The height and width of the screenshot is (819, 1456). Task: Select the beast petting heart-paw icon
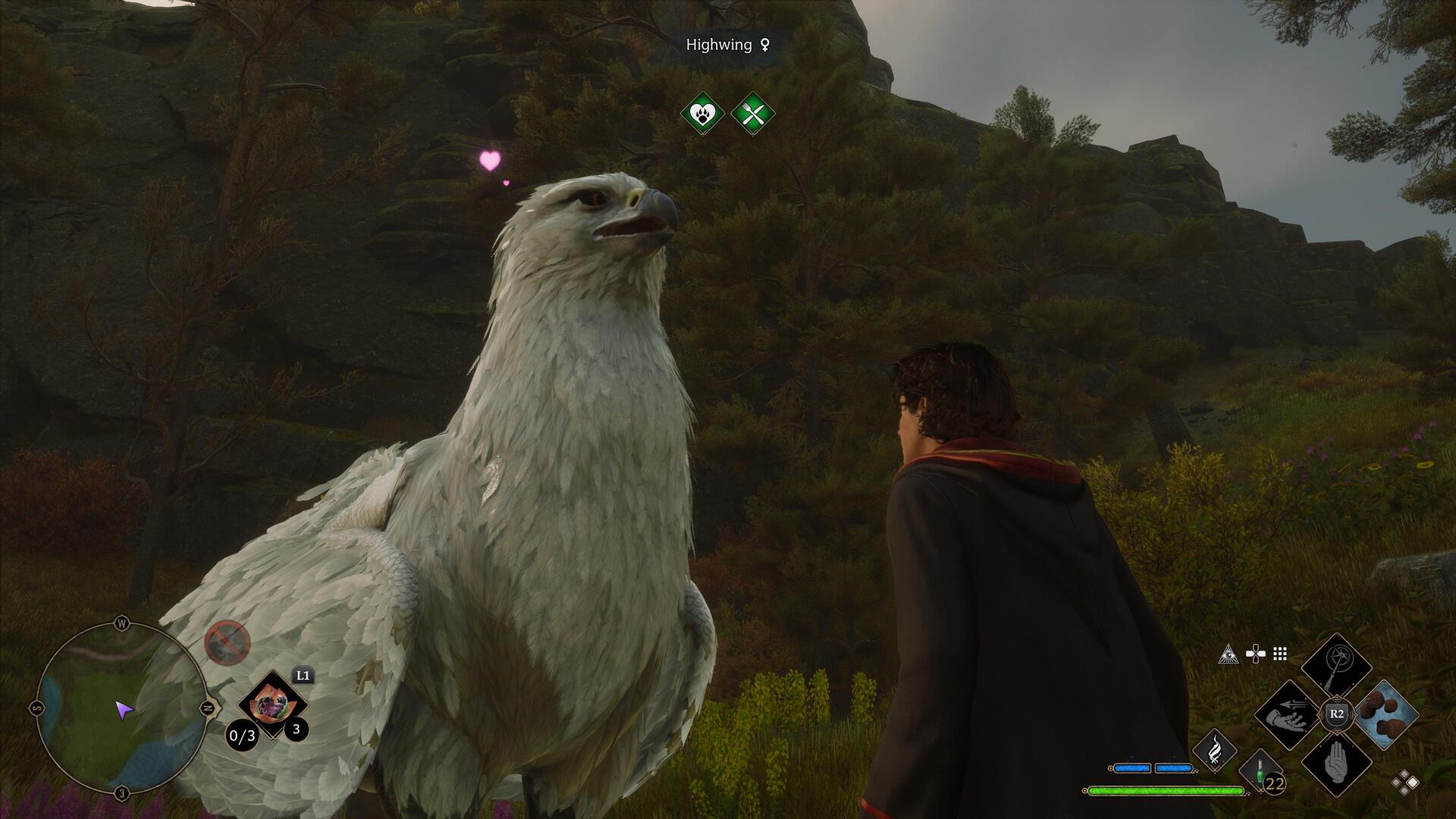[702, 114]
